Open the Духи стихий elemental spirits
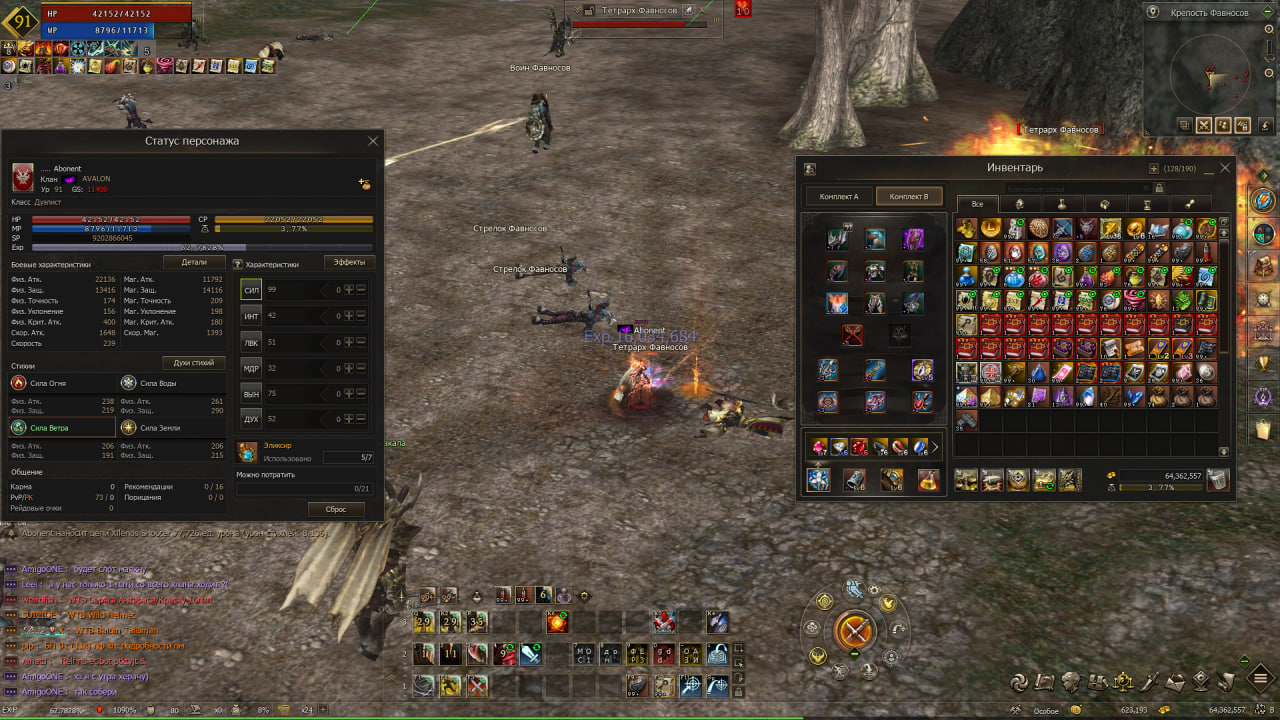 pyautogui.click(x=194, y=363)
